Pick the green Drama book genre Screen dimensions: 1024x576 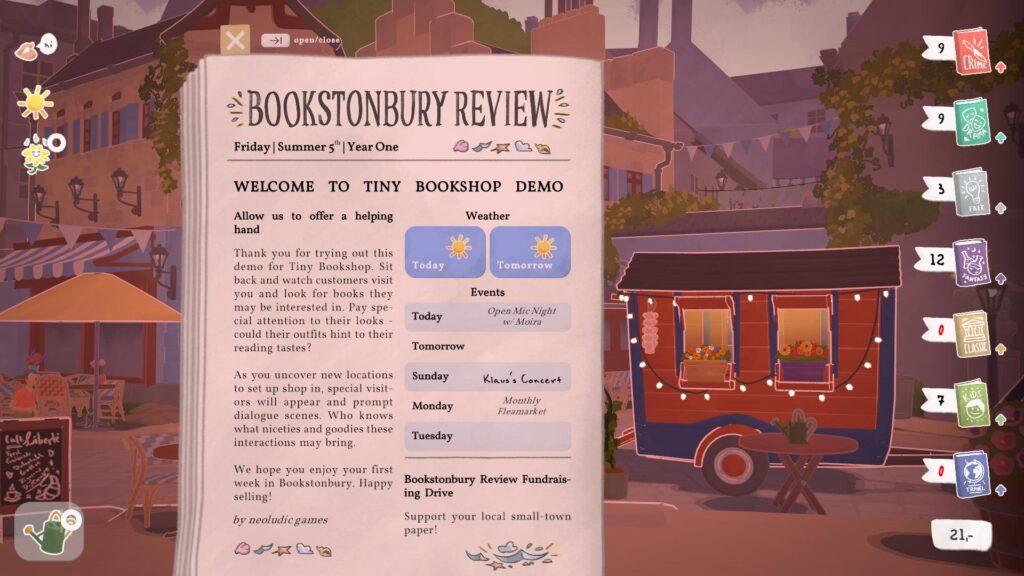pos(970,122)
